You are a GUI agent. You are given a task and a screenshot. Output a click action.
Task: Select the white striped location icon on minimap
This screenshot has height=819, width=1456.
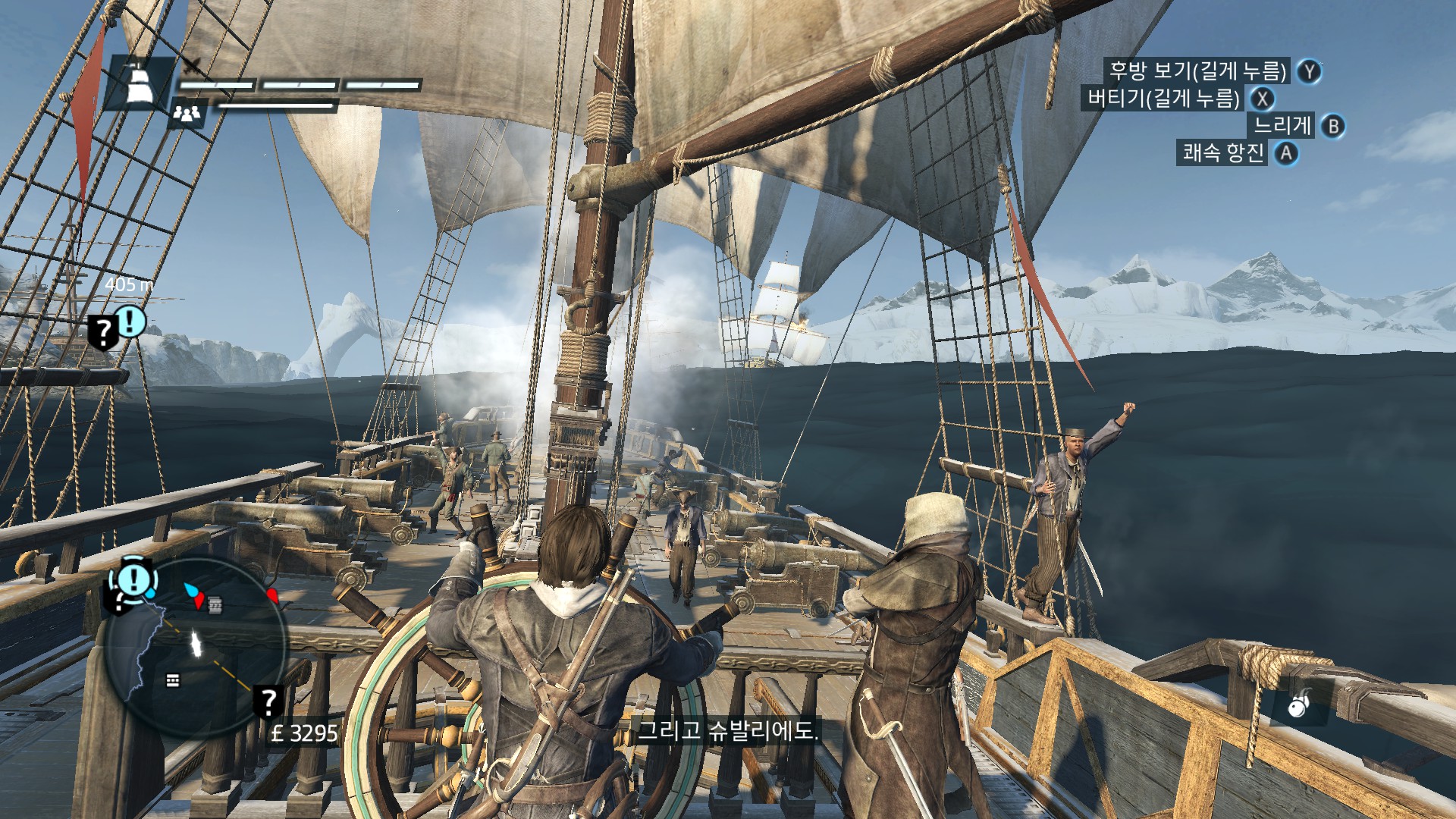pyautogui.click(x=173, y=680)
